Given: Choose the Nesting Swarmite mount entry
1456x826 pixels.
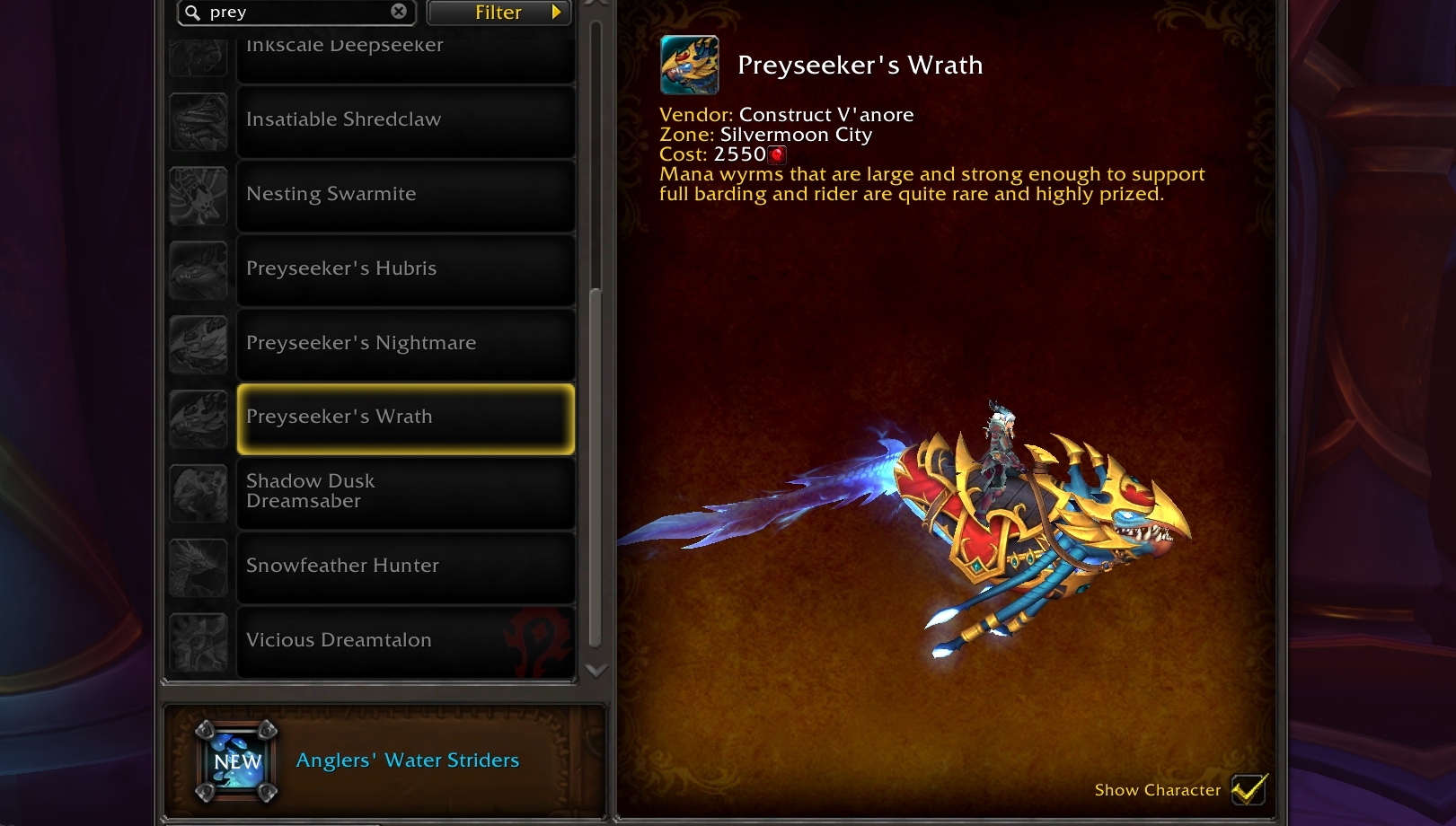Looking at the screenshot, I should (x=405, y=195).
